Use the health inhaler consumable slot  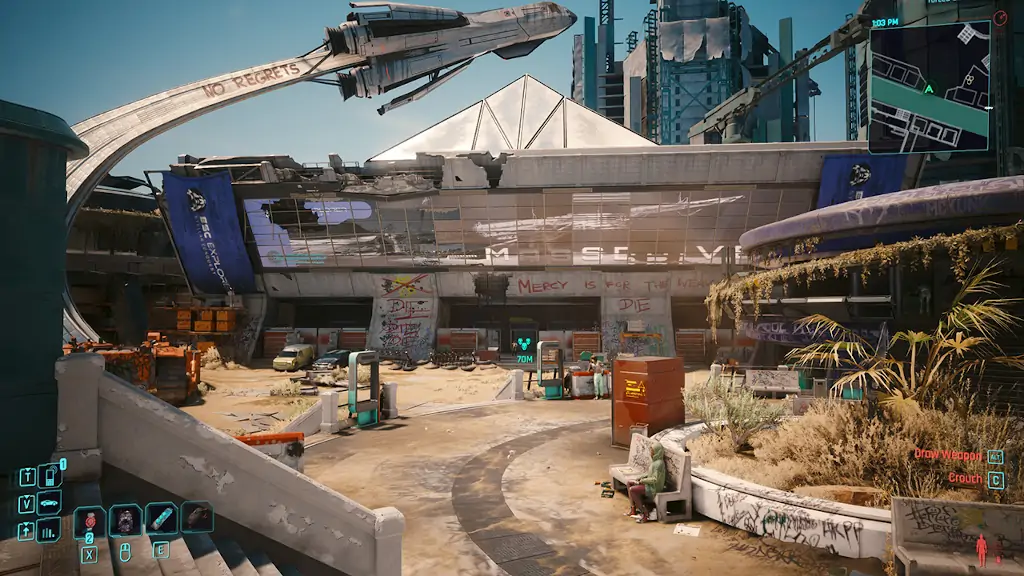[x=161, y=518]
